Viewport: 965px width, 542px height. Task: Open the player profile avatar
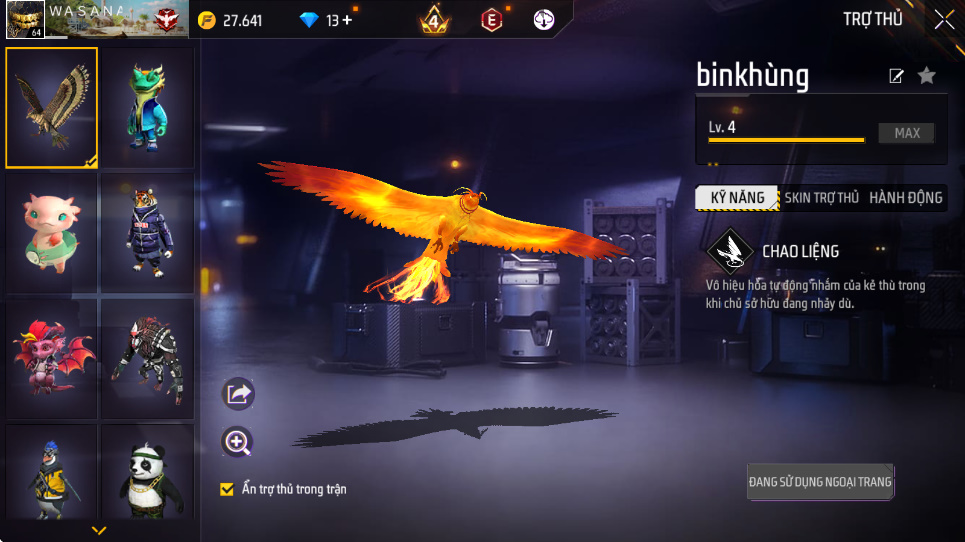click(x=25, y=19)
